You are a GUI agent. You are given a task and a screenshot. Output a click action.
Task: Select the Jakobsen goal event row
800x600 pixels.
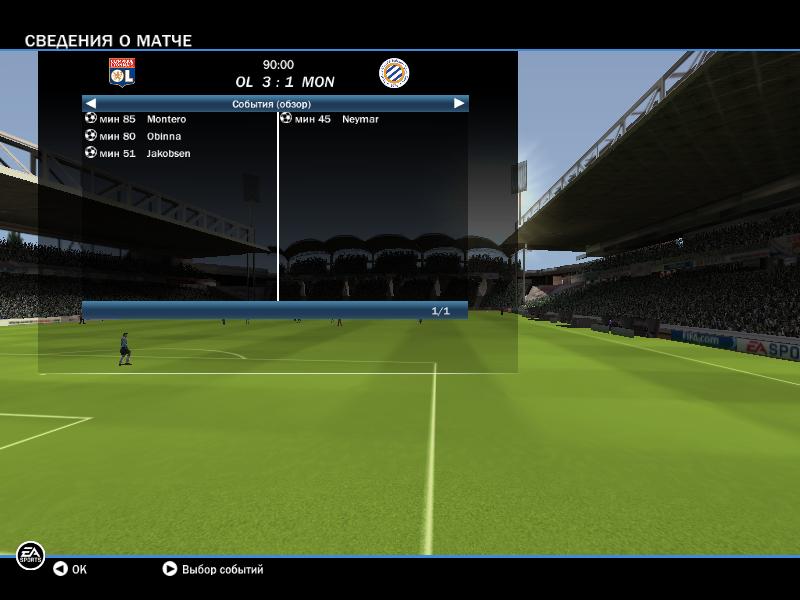[x=167, y=153]
